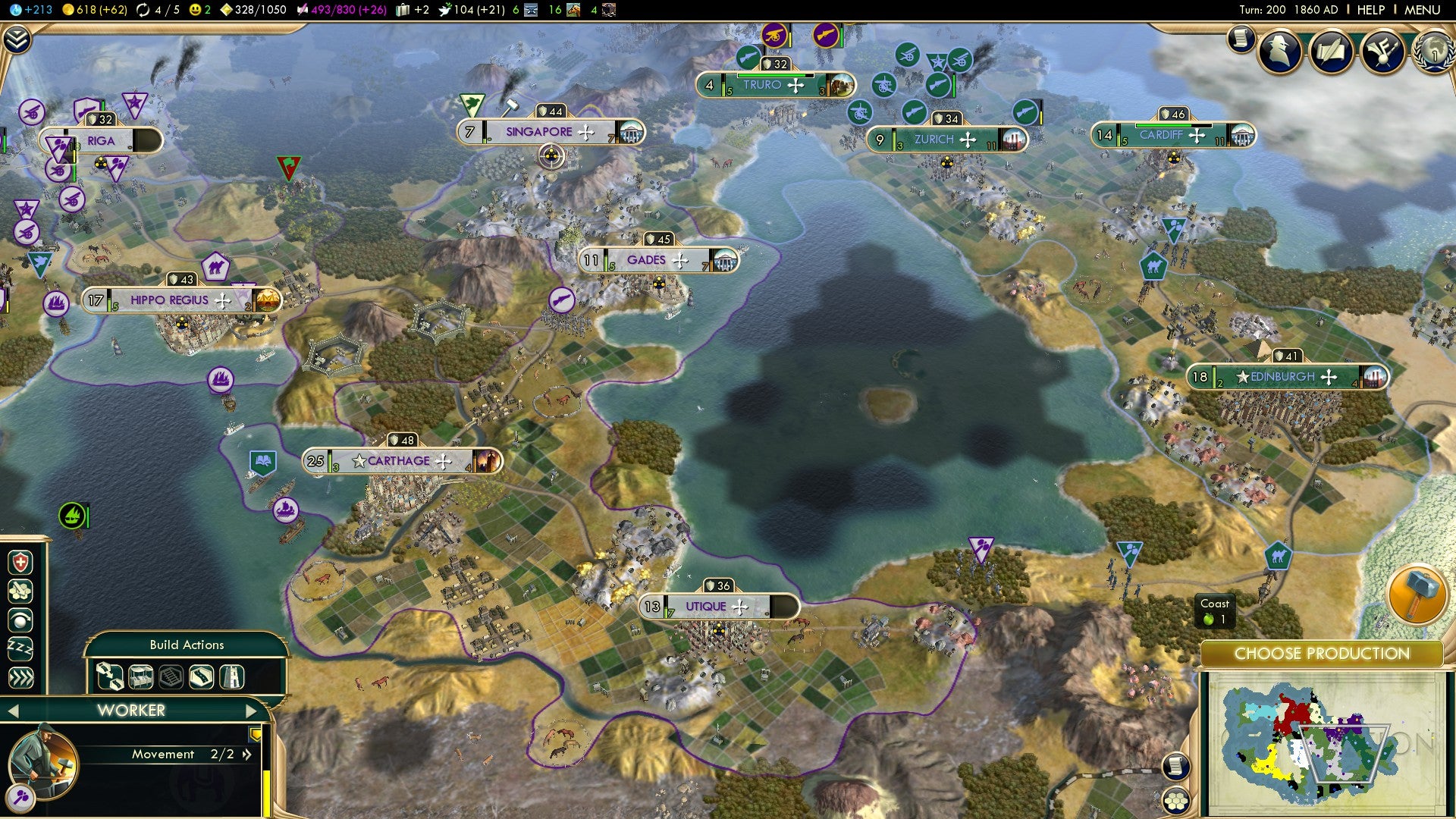Screen dimensions: 1456x819
Task: Select the trading post build action
Action: click(140, 676)
